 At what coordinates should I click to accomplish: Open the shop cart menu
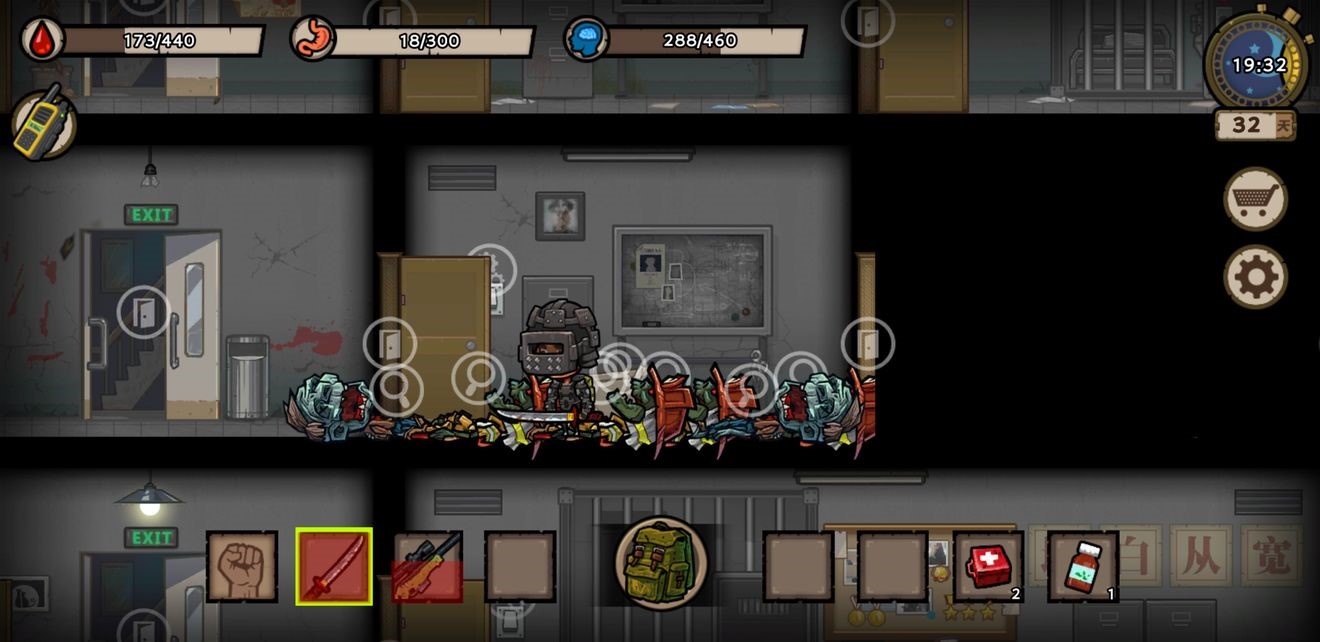1255,199
